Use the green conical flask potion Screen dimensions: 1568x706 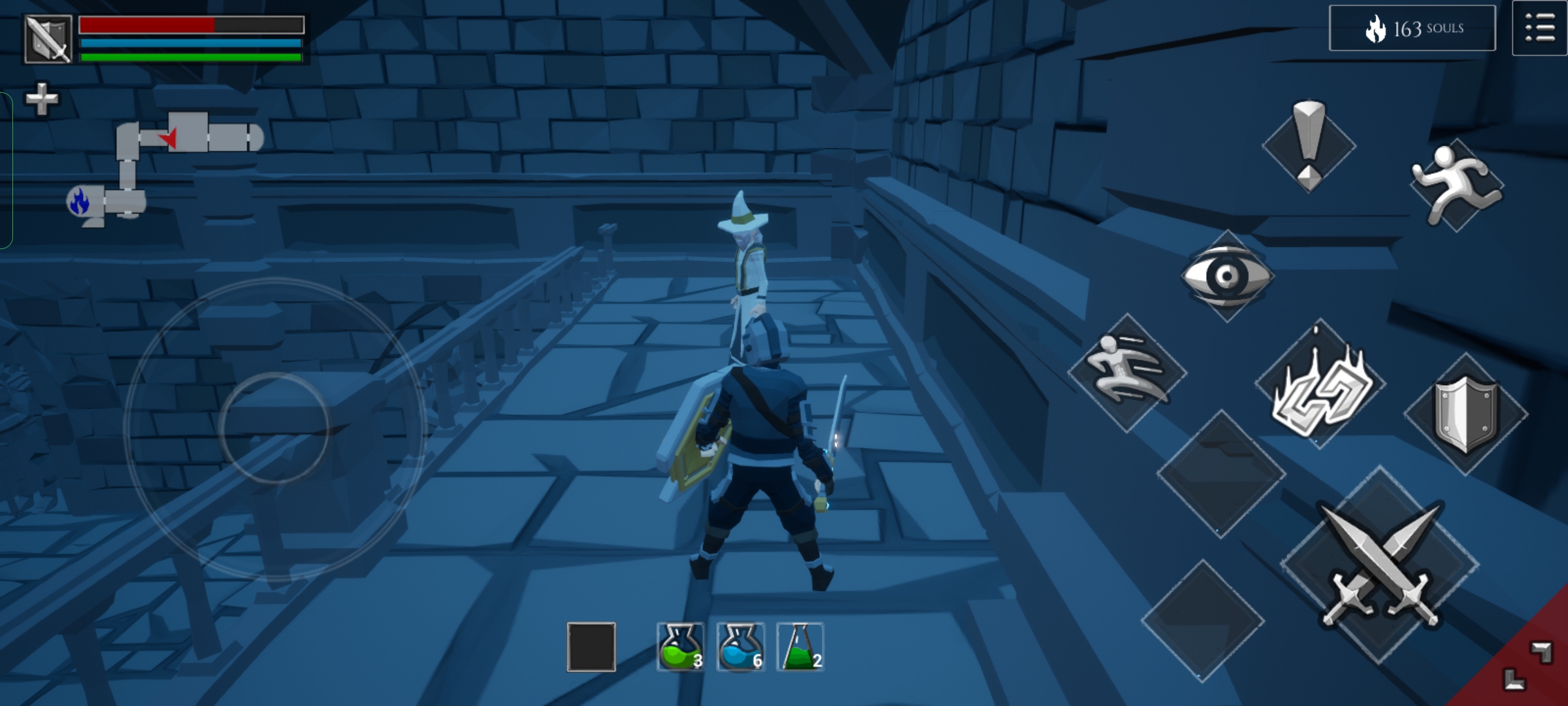tap(800, 647)
